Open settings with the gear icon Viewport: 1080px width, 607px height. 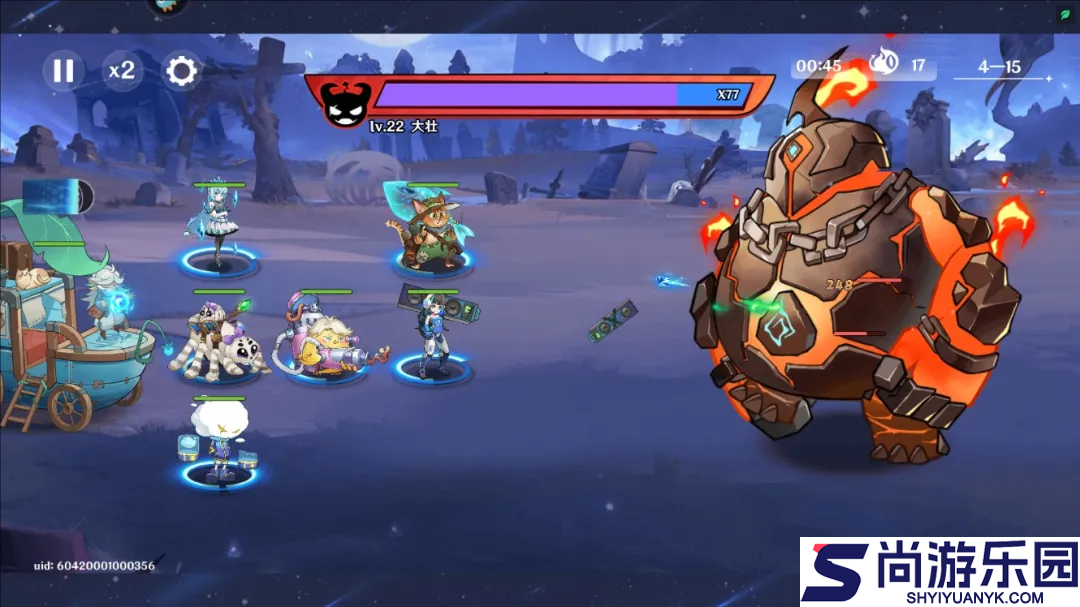pyautogui.click(x=182, y=70)
